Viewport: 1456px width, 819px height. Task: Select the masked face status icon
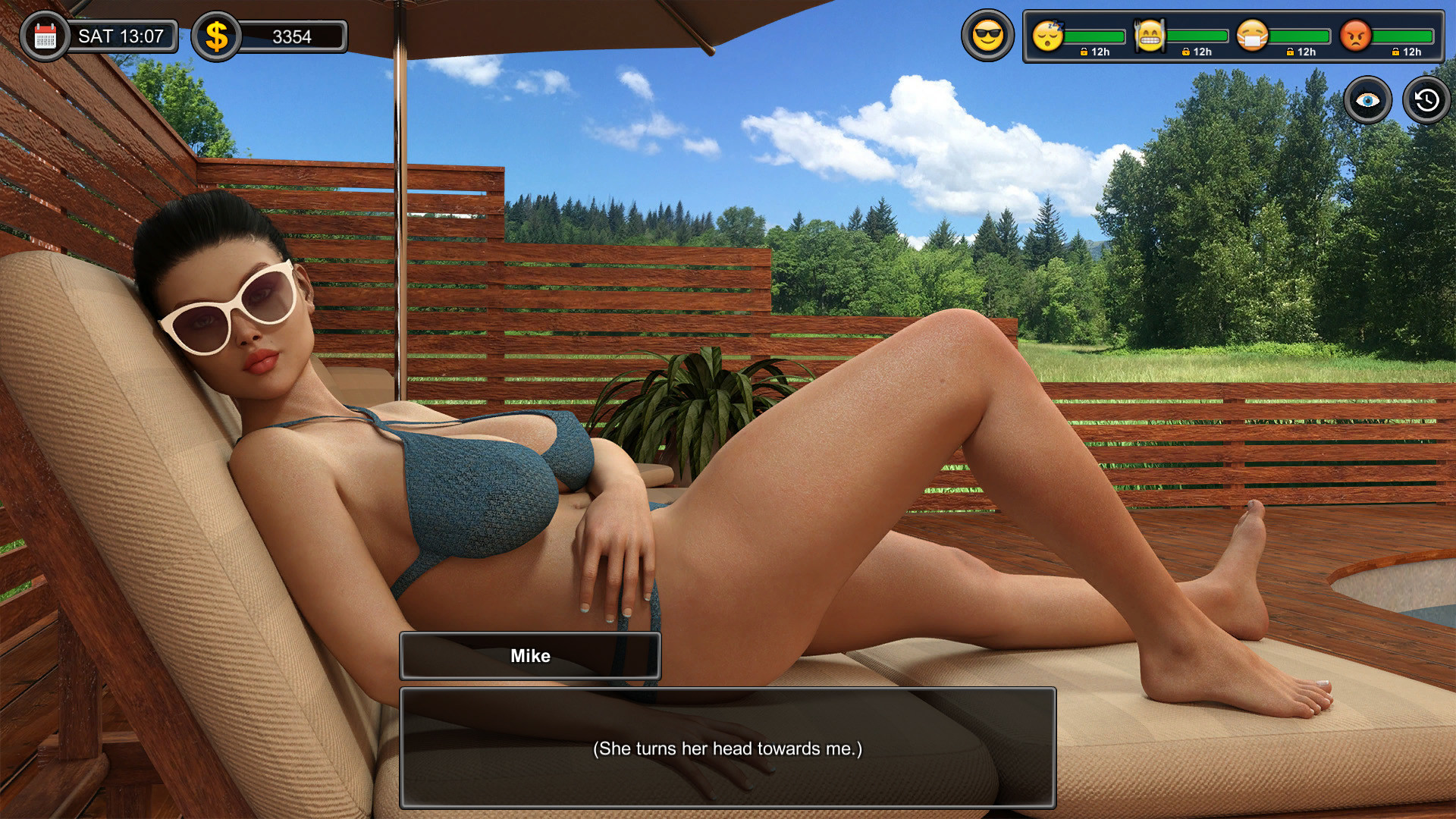tap(1252, 36)
